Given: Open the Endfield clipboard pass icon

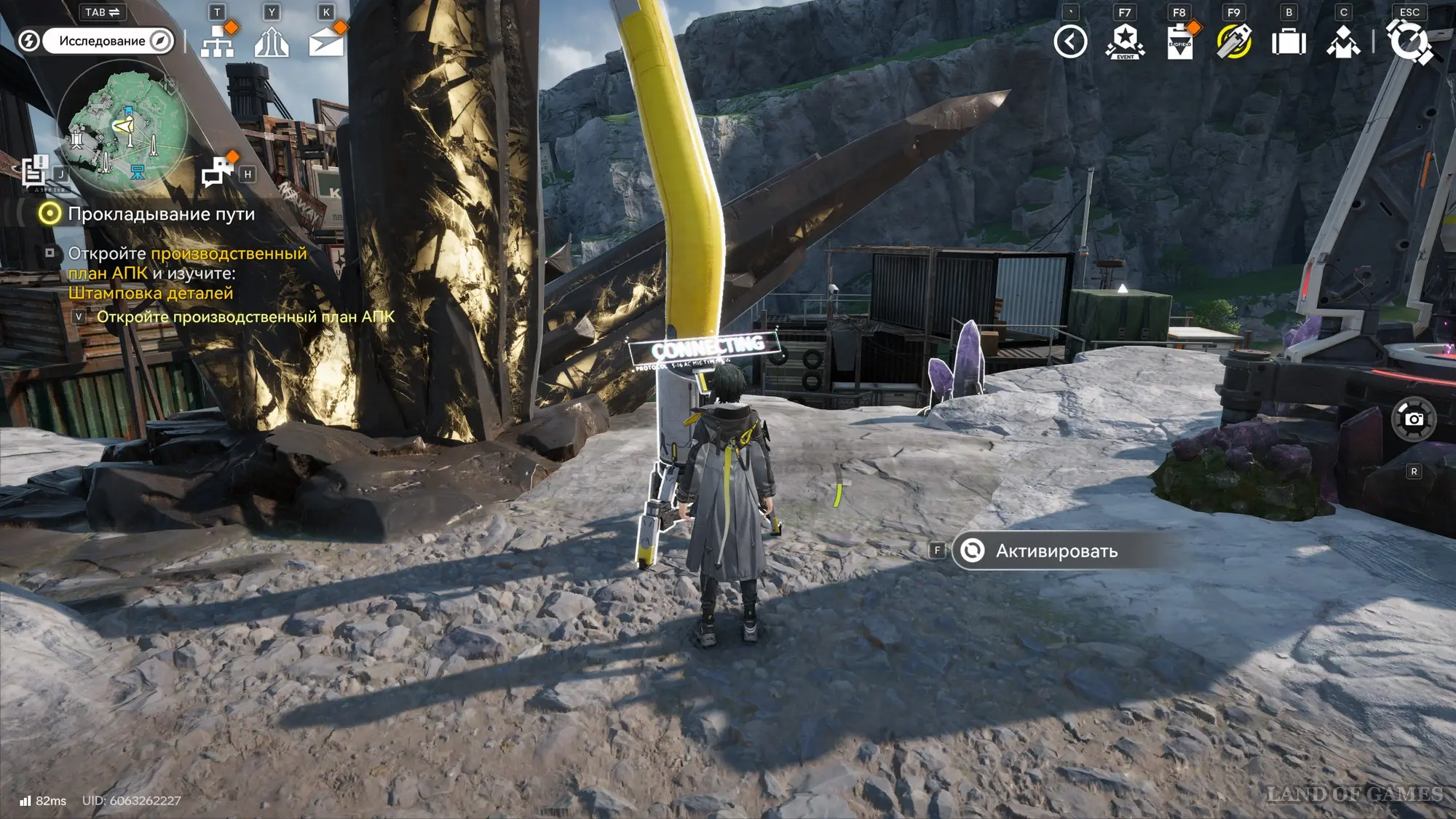Looking at the screenshot, I should pyautogui.click(x=1179, y=41).
